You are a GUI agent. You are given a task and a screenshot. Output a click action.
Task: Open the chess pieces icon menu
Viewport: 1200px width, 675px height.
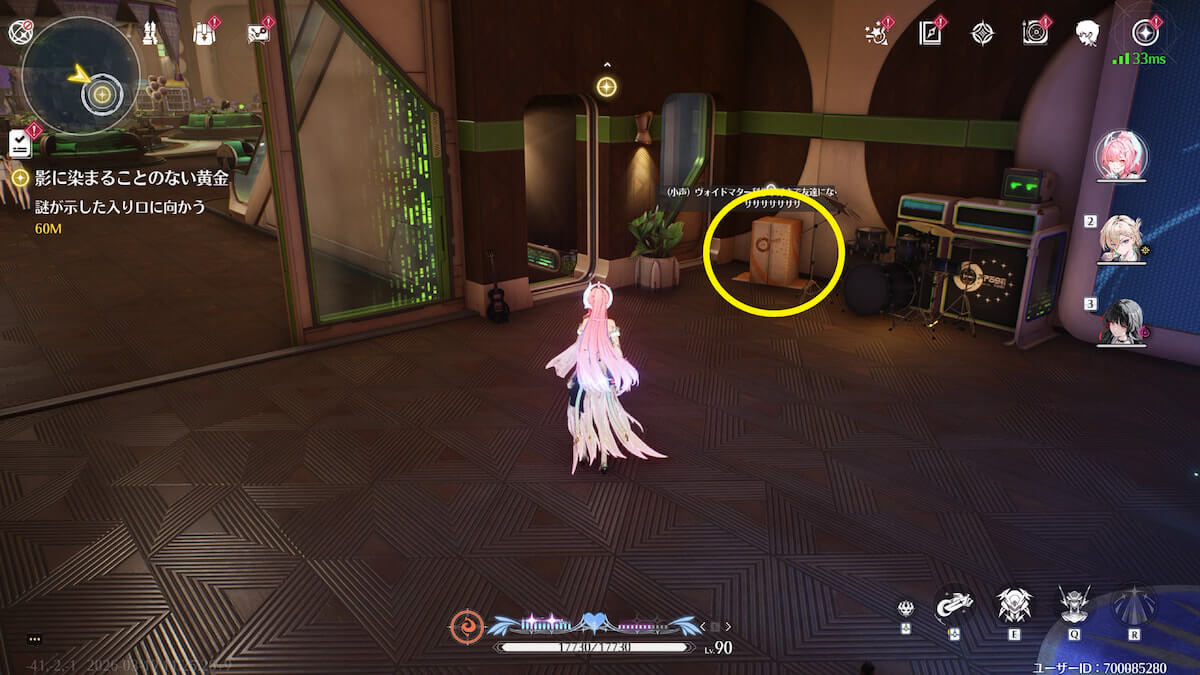pos(152,33)
